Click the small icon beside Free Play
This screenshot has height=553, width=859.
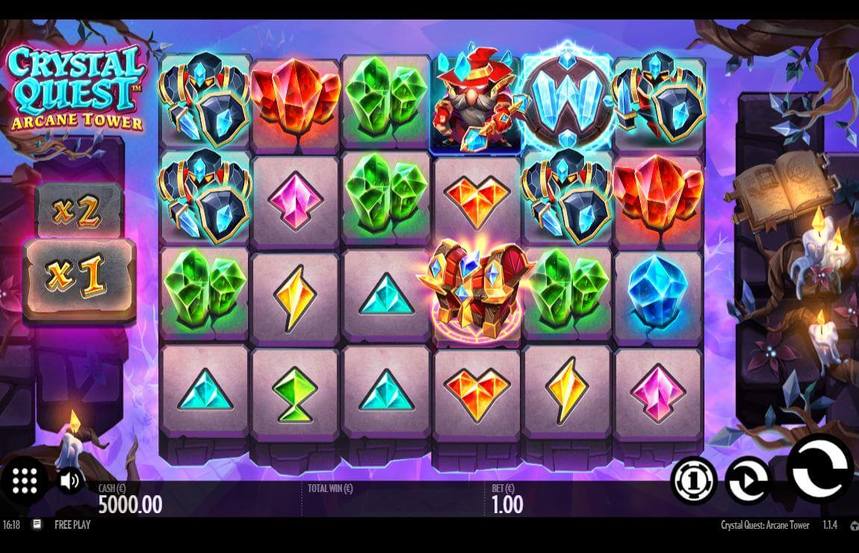pos(37,524)
